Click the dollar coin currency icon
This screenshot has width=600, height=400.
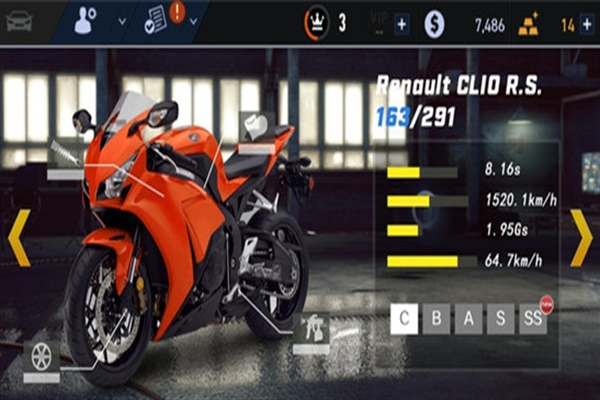coord(434,24)
